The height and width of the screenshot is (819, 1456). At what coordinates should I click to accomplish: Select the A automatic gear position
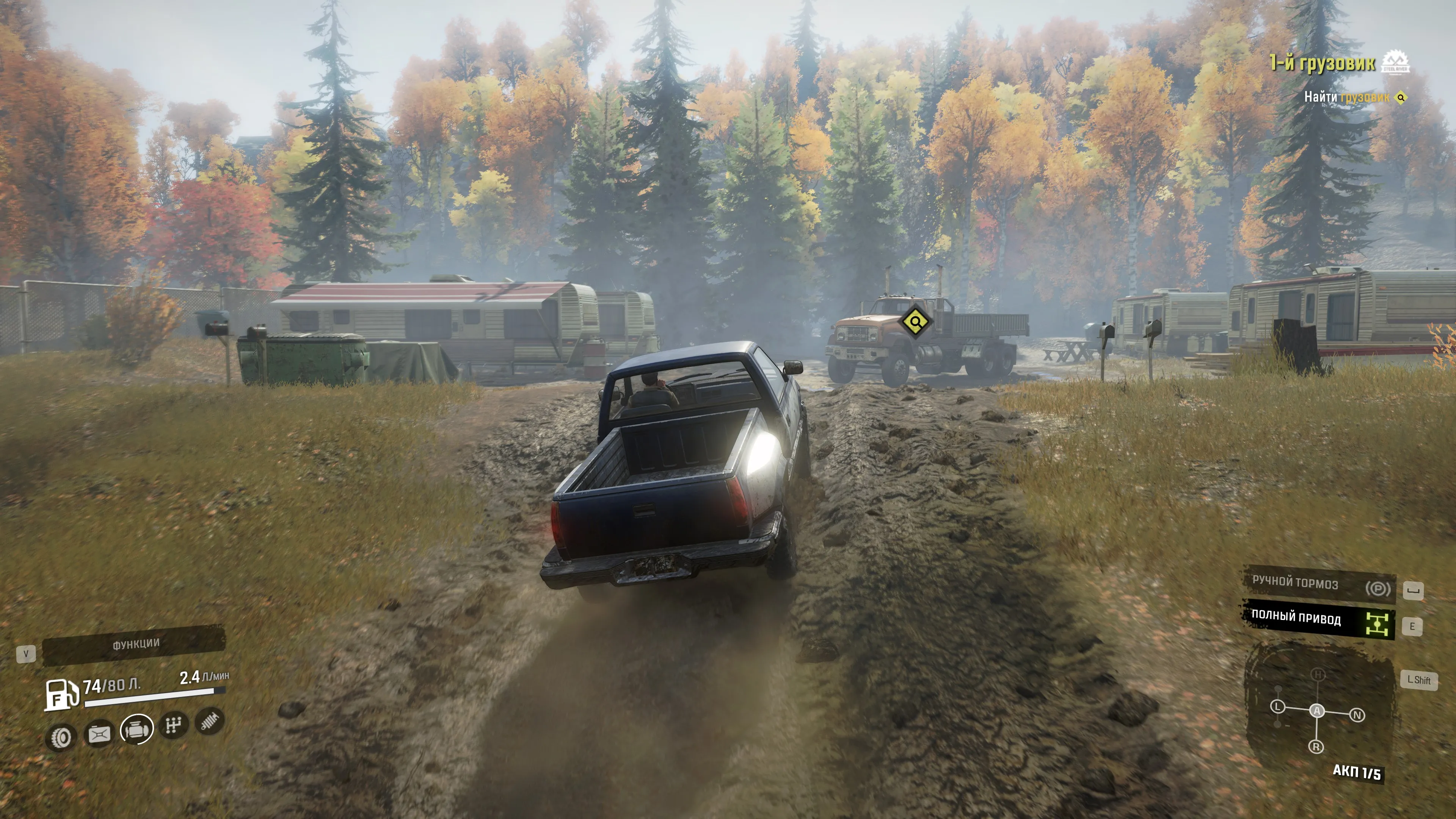(1317, 711)
